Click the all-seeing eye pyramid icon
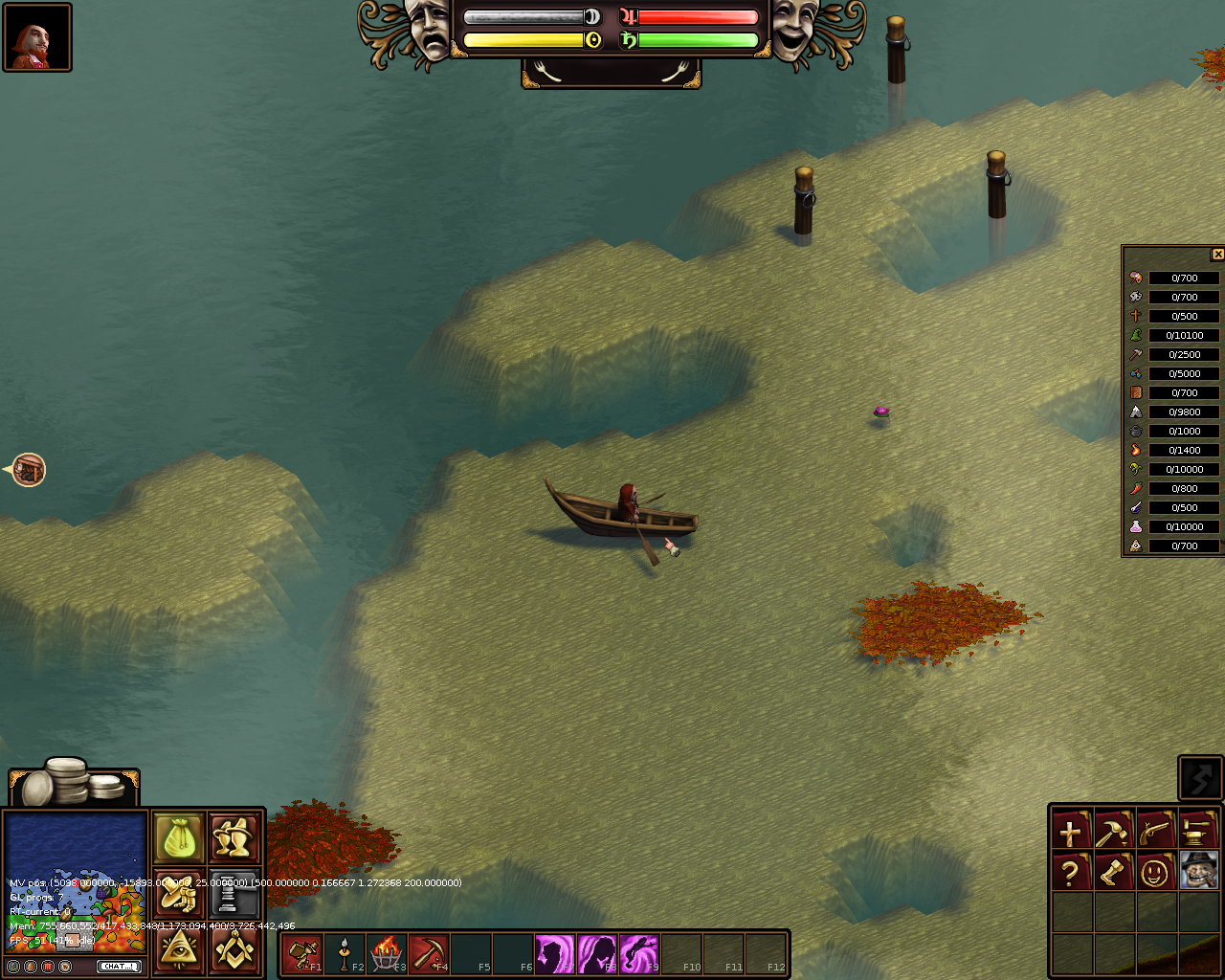The width and height of the screenshot is (1225, 980). click(179, 949)
